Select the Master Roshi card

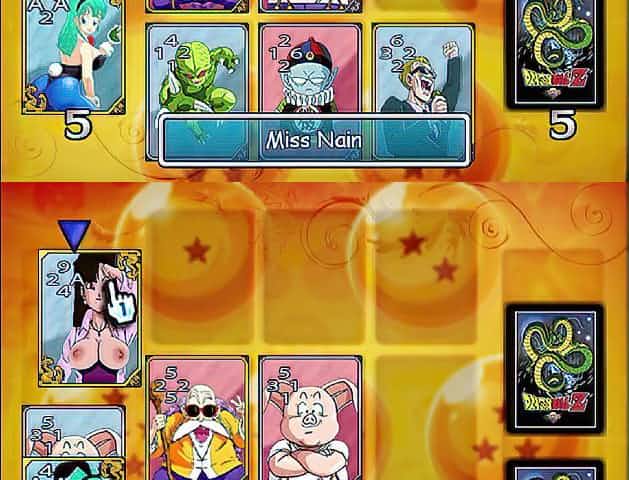point(196,418)
